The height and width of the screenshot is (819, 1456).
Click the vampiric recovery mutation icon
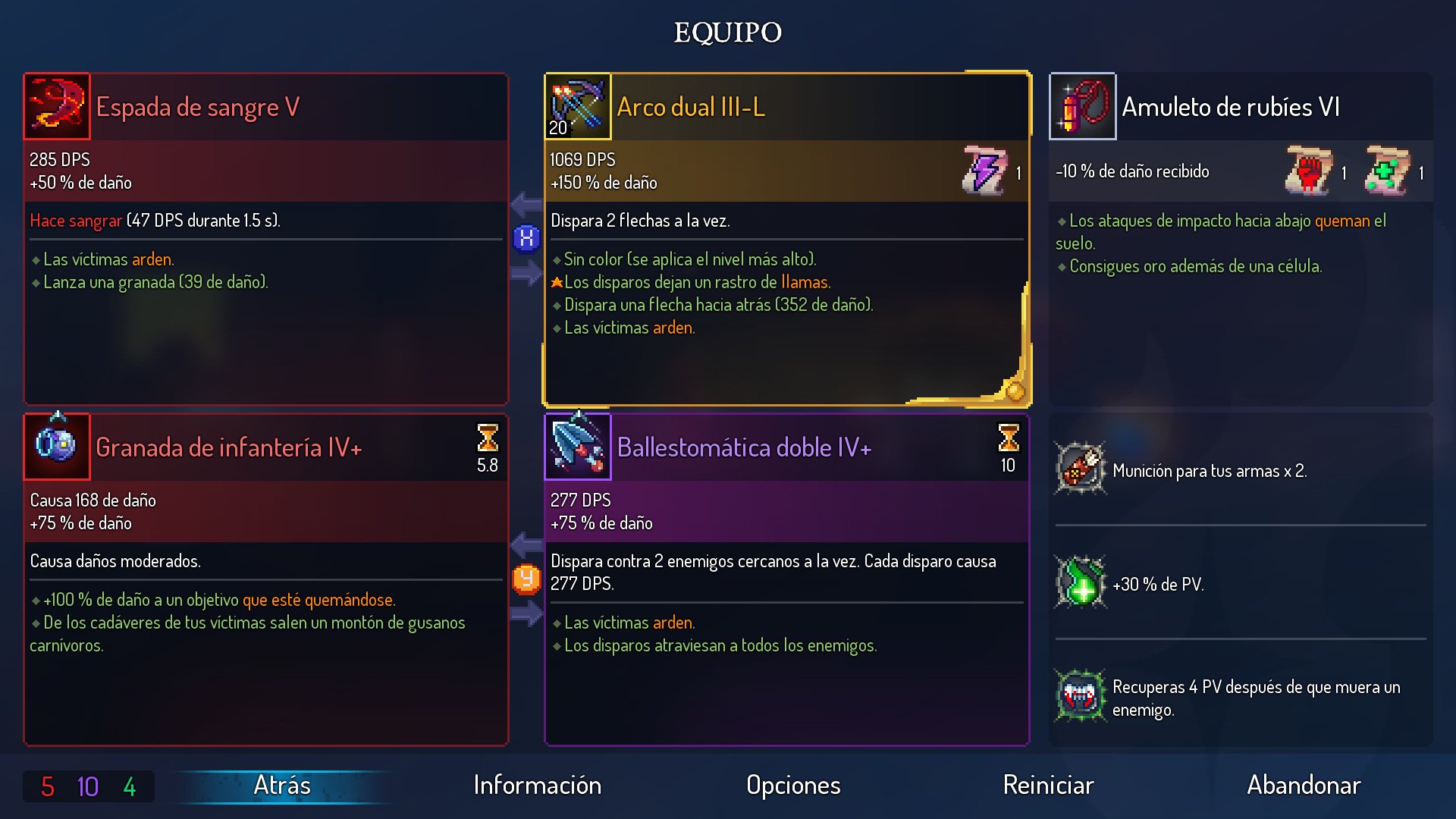(1080, 696)
